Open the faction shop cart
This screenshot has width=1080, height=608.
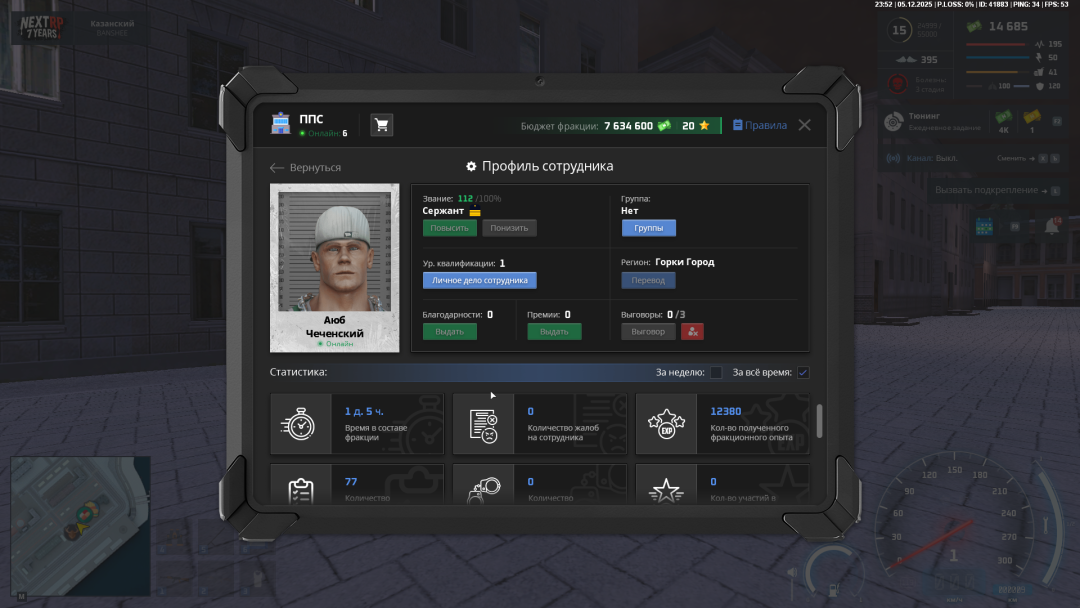coord(381,125)
